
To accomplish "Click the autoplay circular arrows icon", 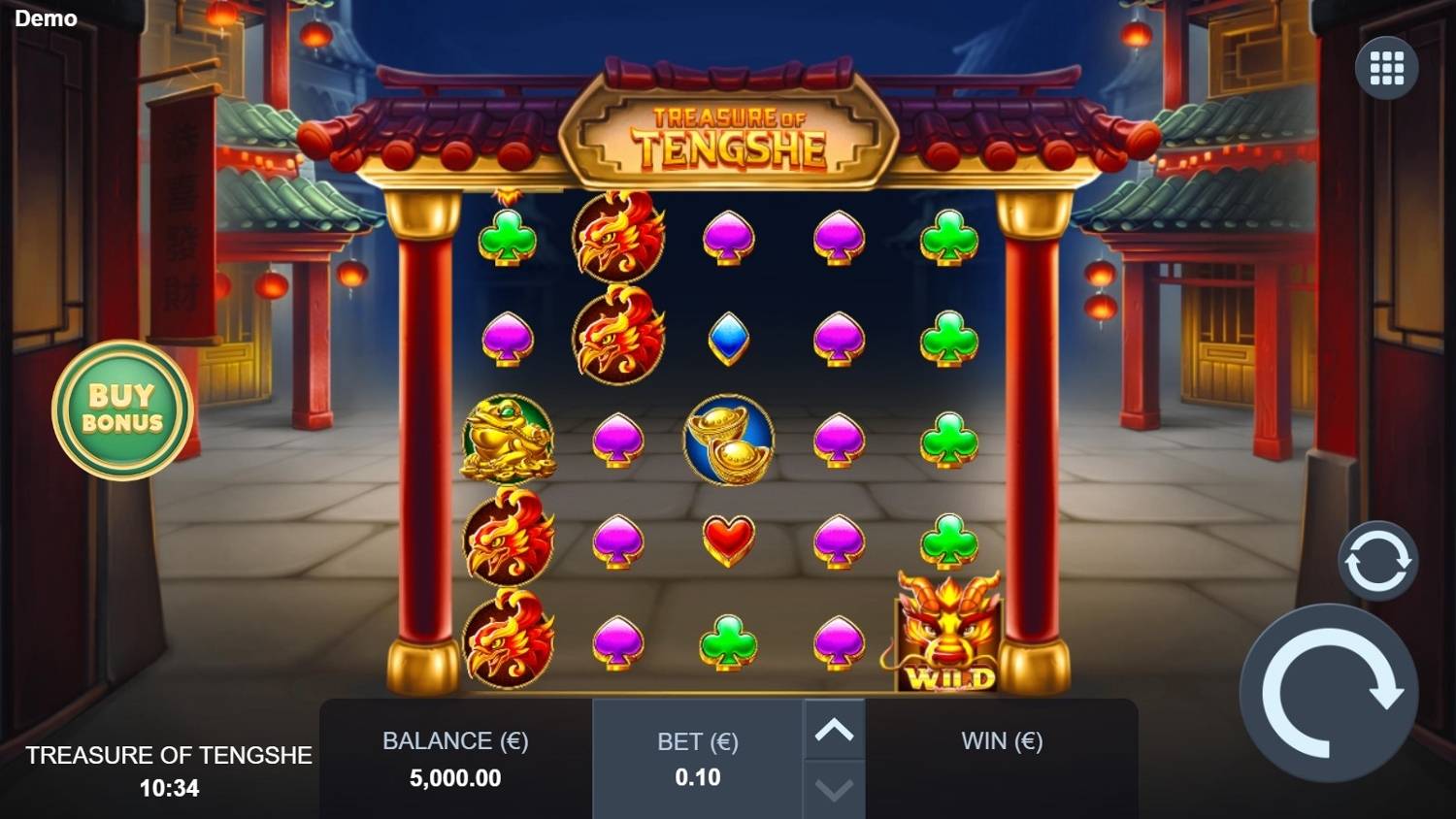I will pyautogui.click(x=1376, y=561).
